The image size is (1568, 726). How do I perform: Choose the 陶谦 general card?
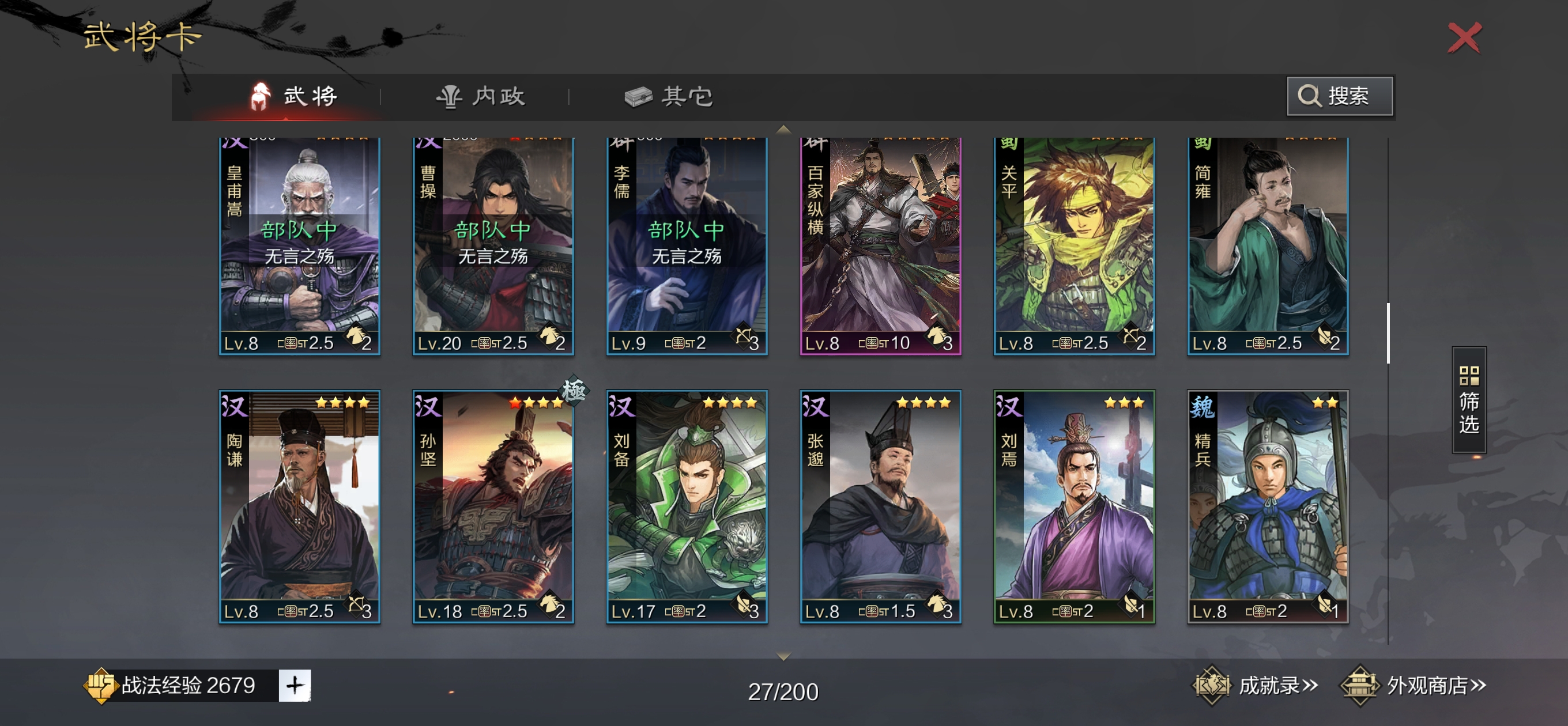[300, 506]
